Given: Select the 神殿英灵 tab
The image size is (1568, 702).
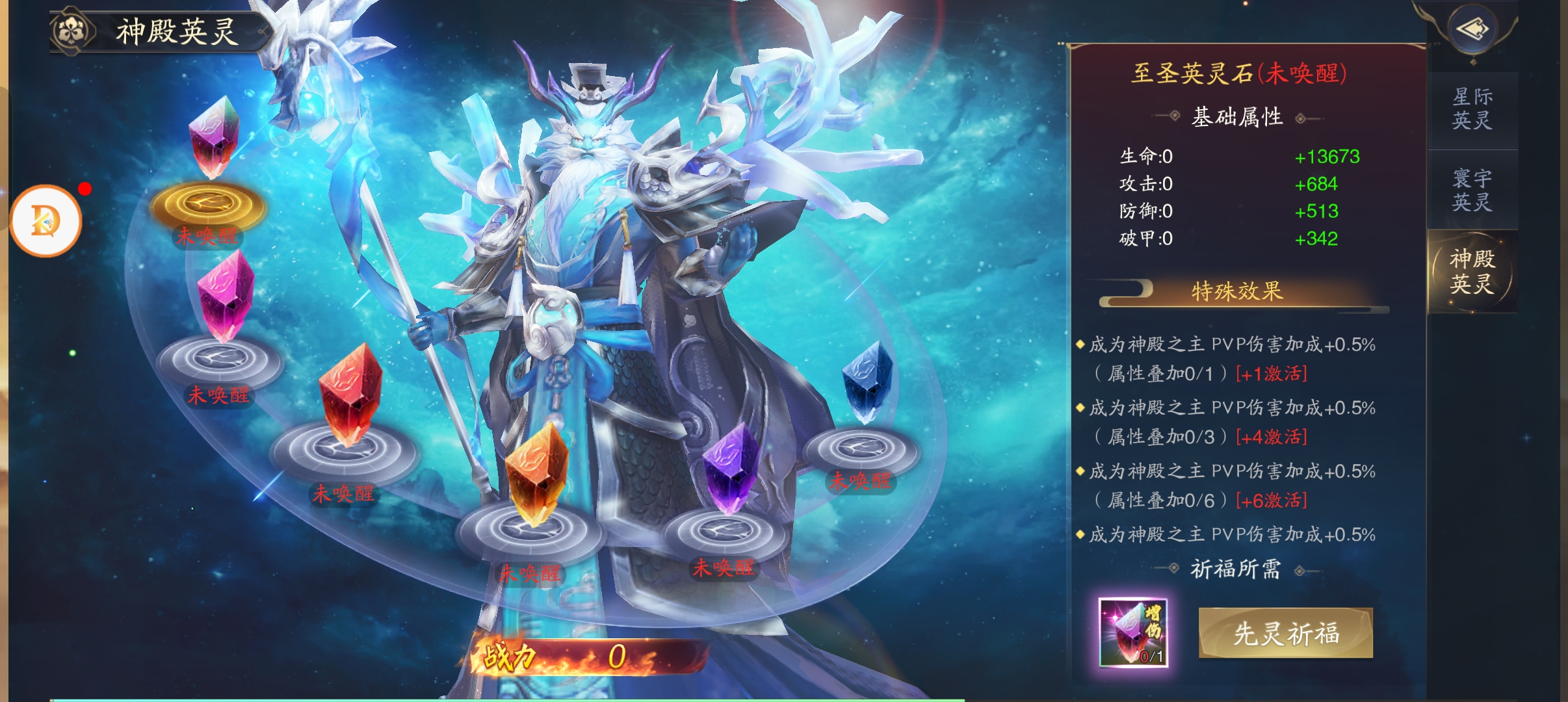Looking at the screenshot, I should point(1472,271).
